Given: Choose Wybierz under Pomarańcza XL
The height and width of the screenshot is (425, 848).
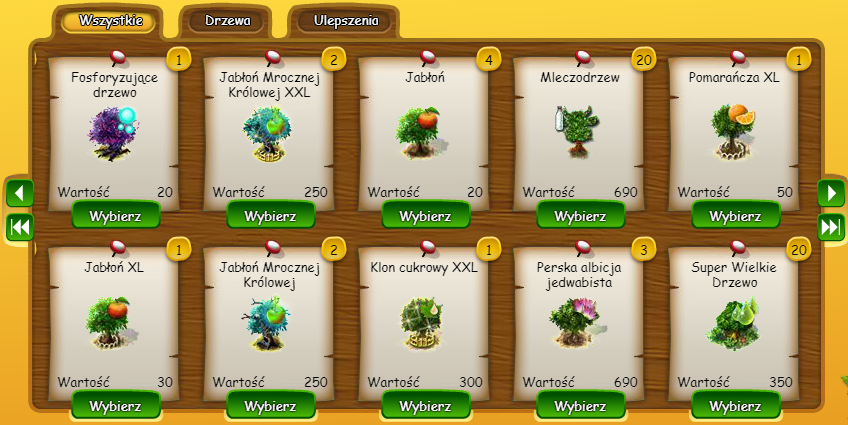Looking at the screenshot, I should 736,215.
